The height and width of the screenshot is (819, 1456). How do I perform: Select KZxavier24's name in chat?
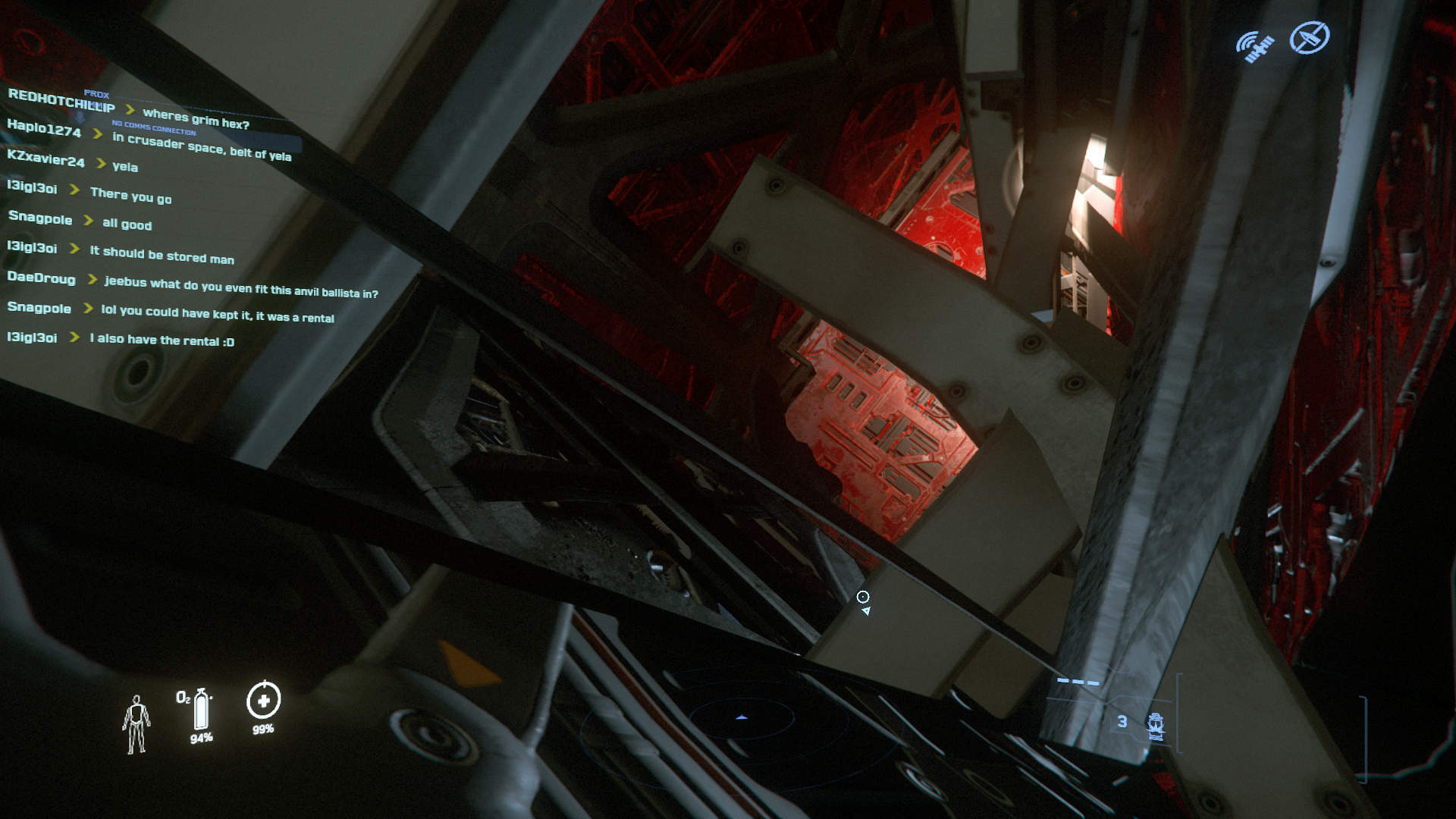(x=45, y=158)
